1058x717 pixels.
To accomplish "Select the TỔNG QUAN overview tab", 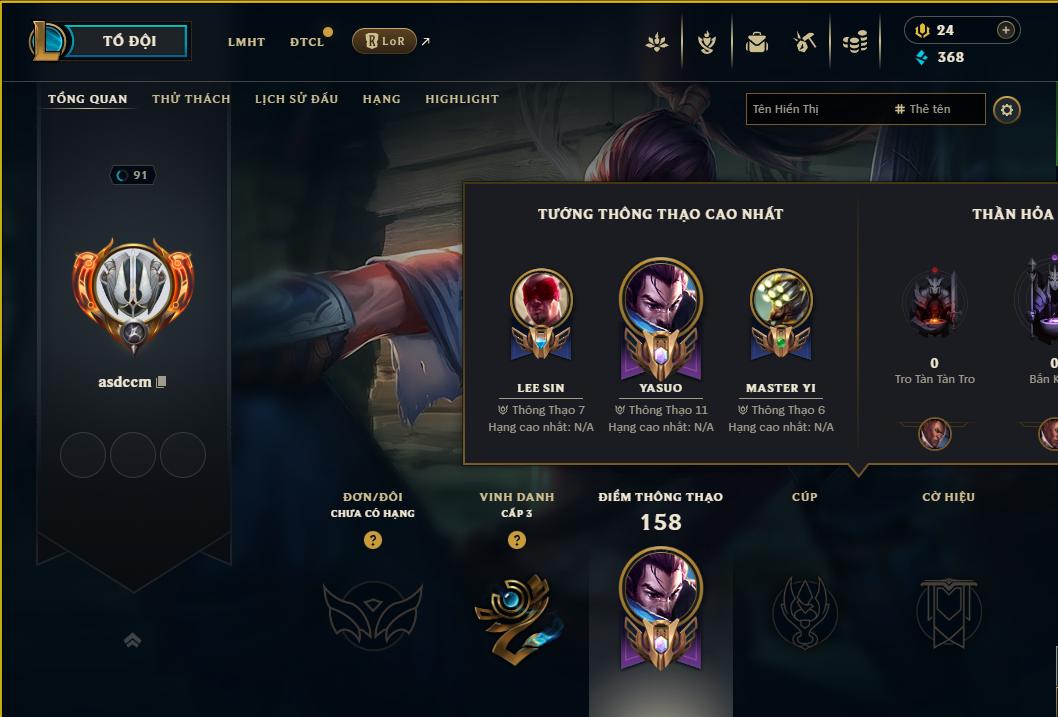I will coord(88,99).
